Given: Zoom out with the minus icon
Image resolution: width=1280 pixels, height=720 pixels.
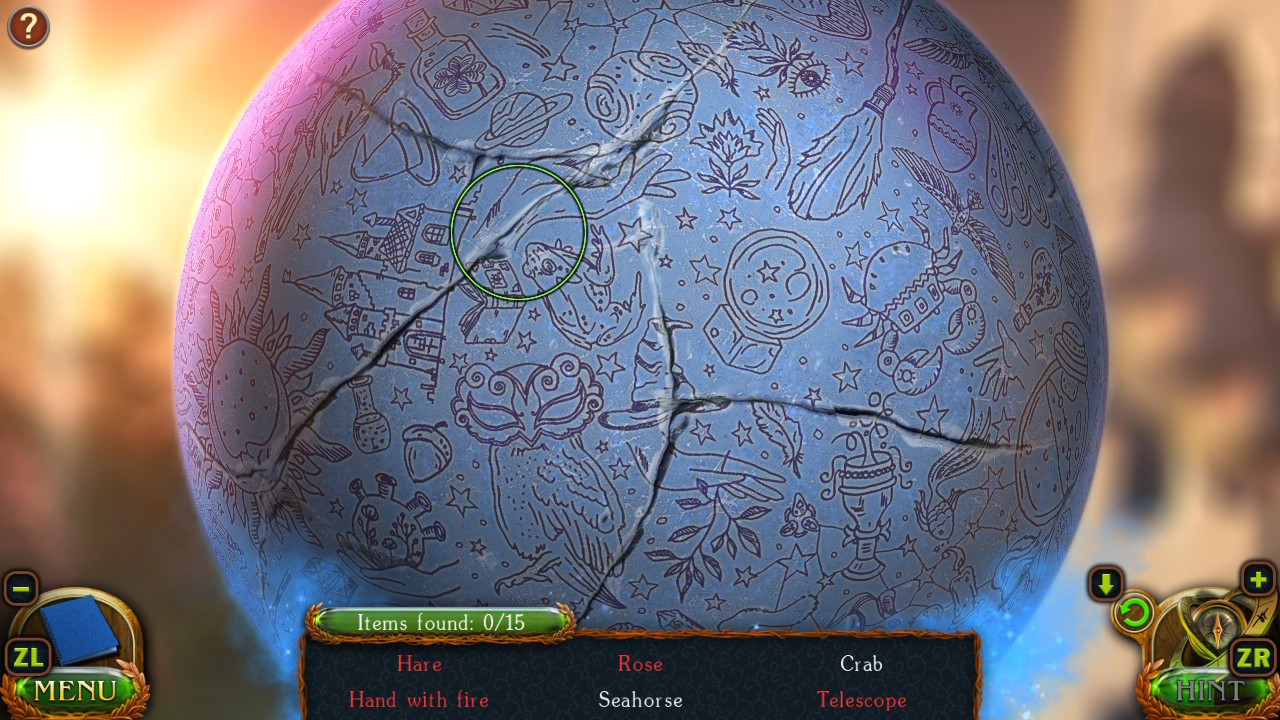Looking at the screenshot, I should click(20, 590).
